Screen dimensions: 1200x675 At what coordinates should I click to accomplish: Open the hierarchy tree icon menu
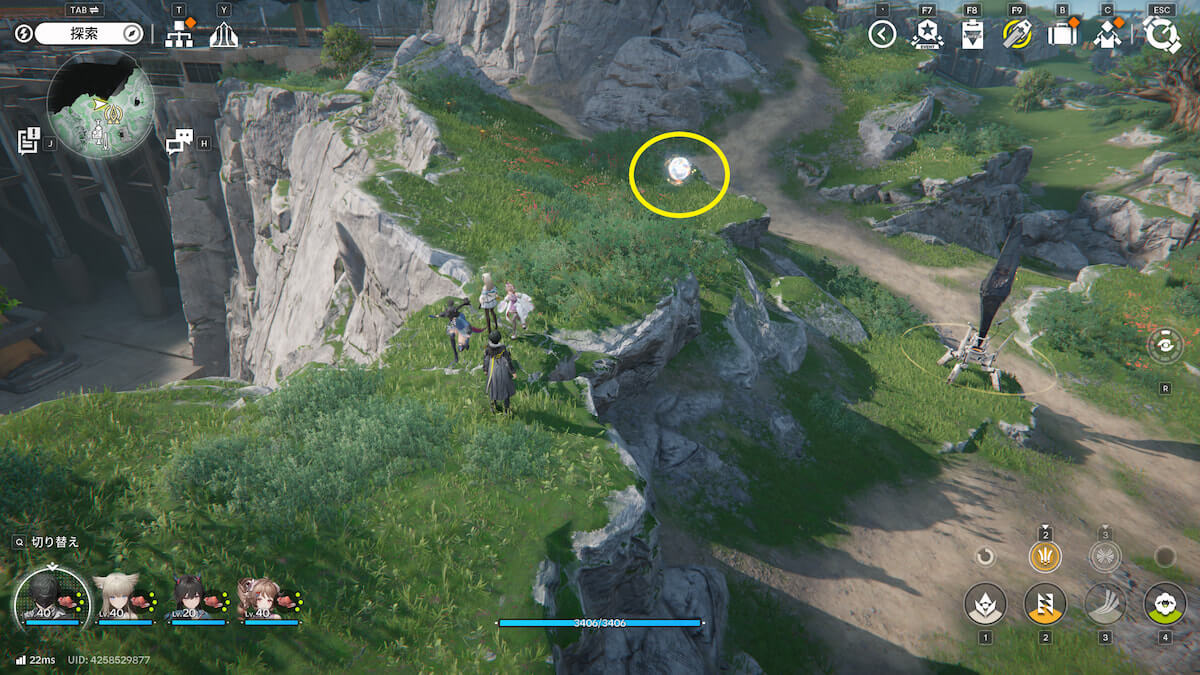pos(180,34)
